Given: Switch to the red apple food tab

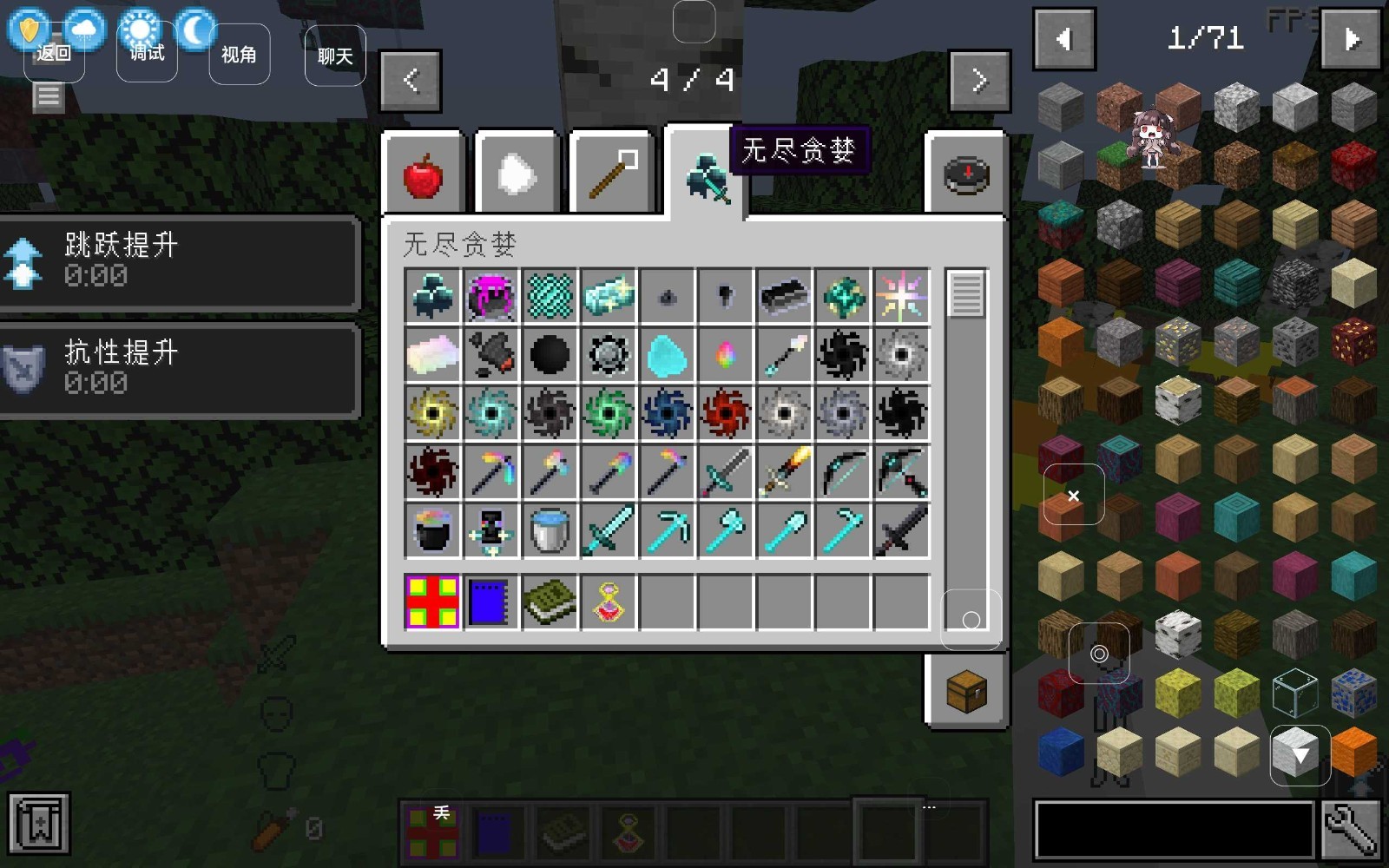Looking at the screenshot, I should [423, 174].
